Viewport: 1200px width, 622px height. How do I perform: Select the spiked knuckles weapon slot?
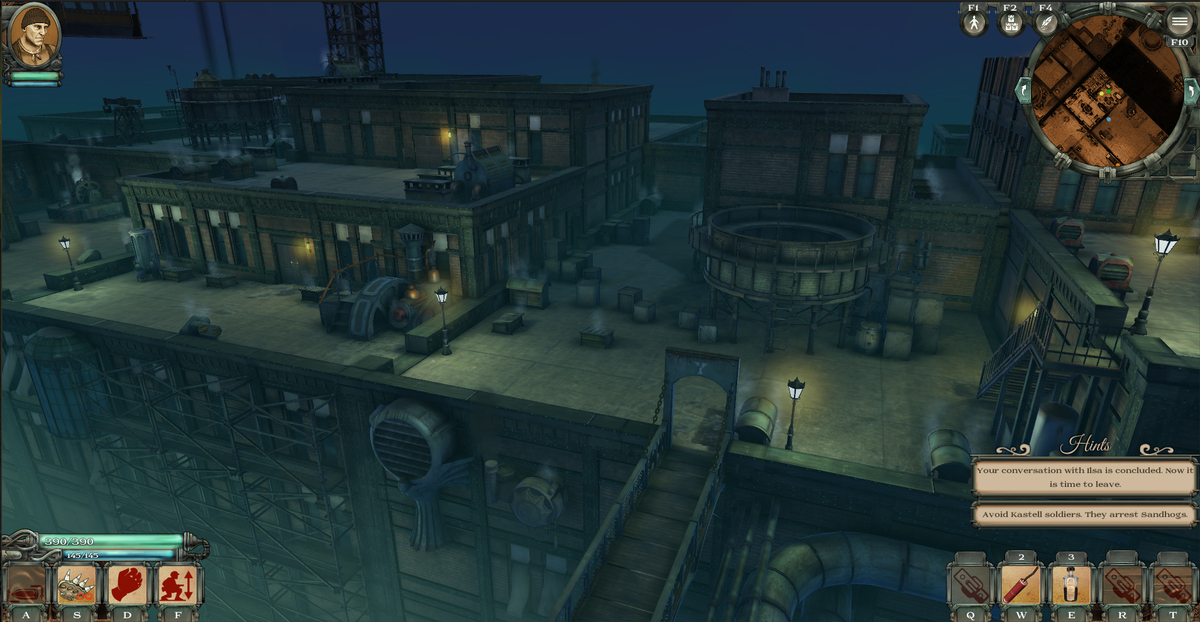[76, 584]
